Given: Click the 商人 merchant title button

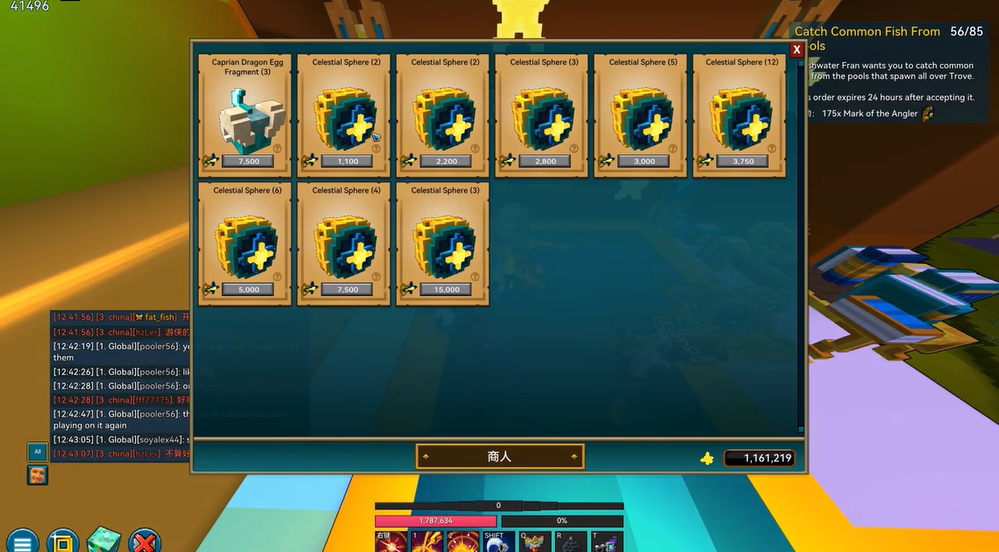Looking at the screenshot, I should click(500, 457).
